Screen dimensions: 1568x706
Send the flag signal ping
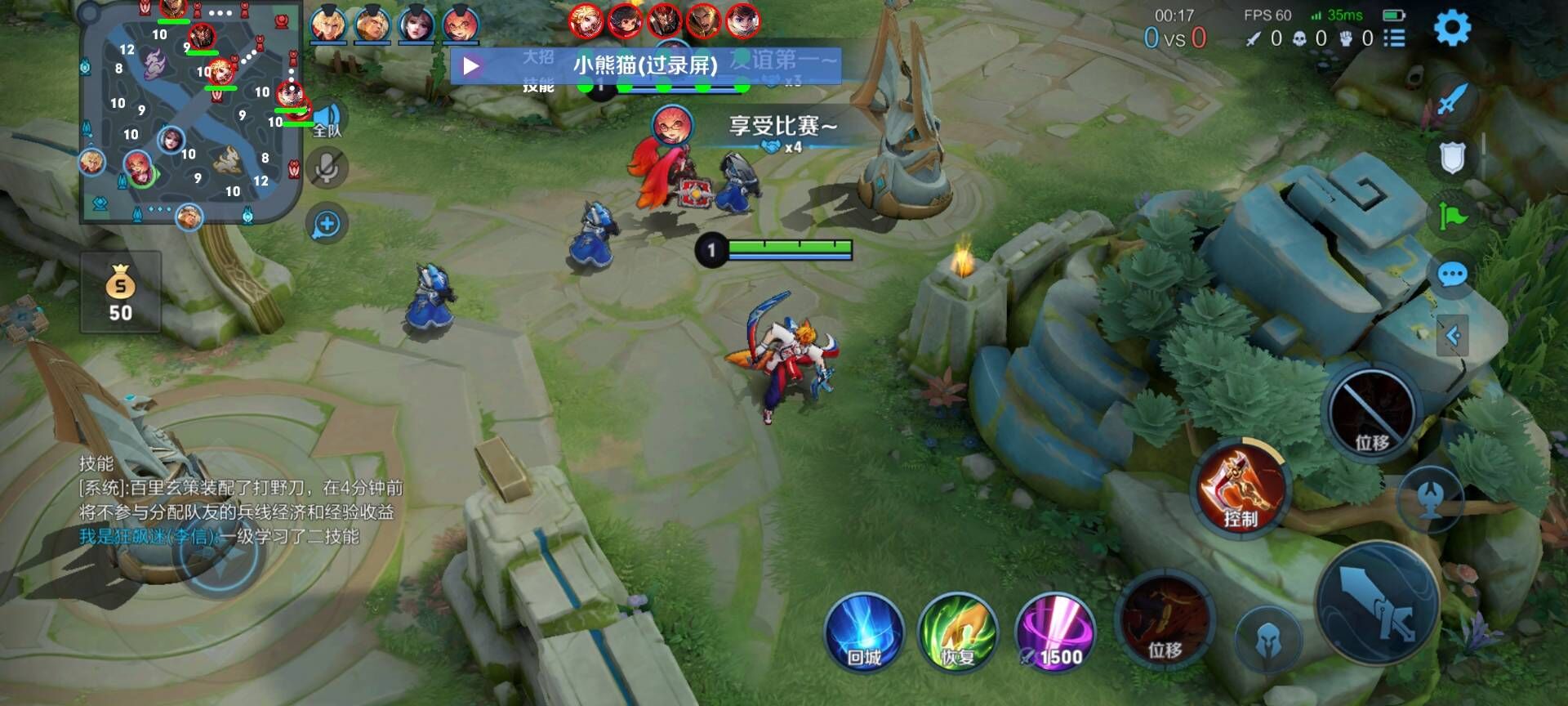pos(1452,217)
